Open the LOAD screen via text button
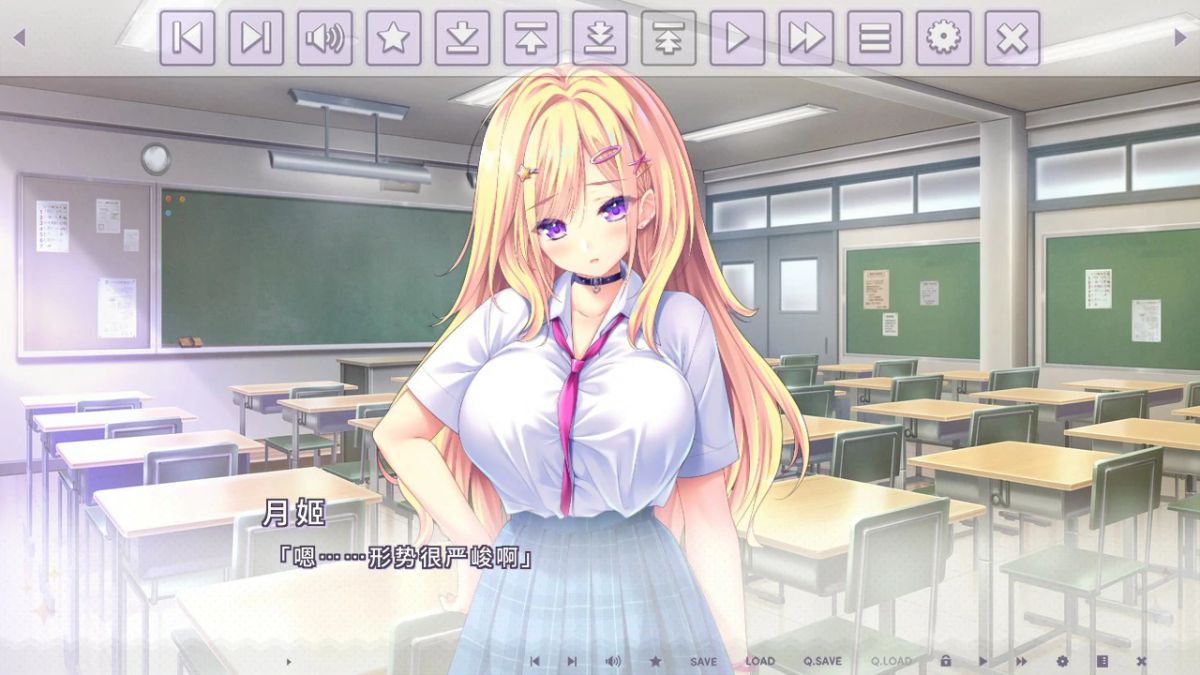Viewport: 1200px width, 675px height. (760, 661)
